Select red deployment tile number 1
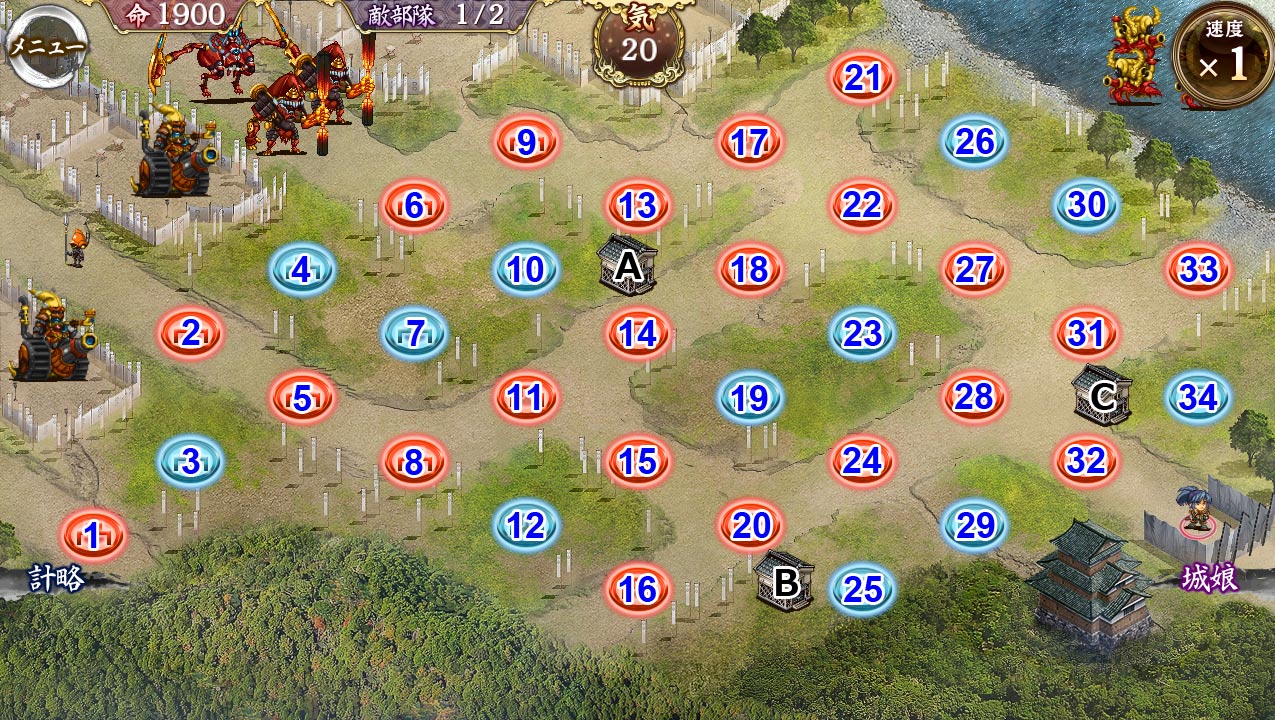The image size is (1275, 720). (93, 536)
